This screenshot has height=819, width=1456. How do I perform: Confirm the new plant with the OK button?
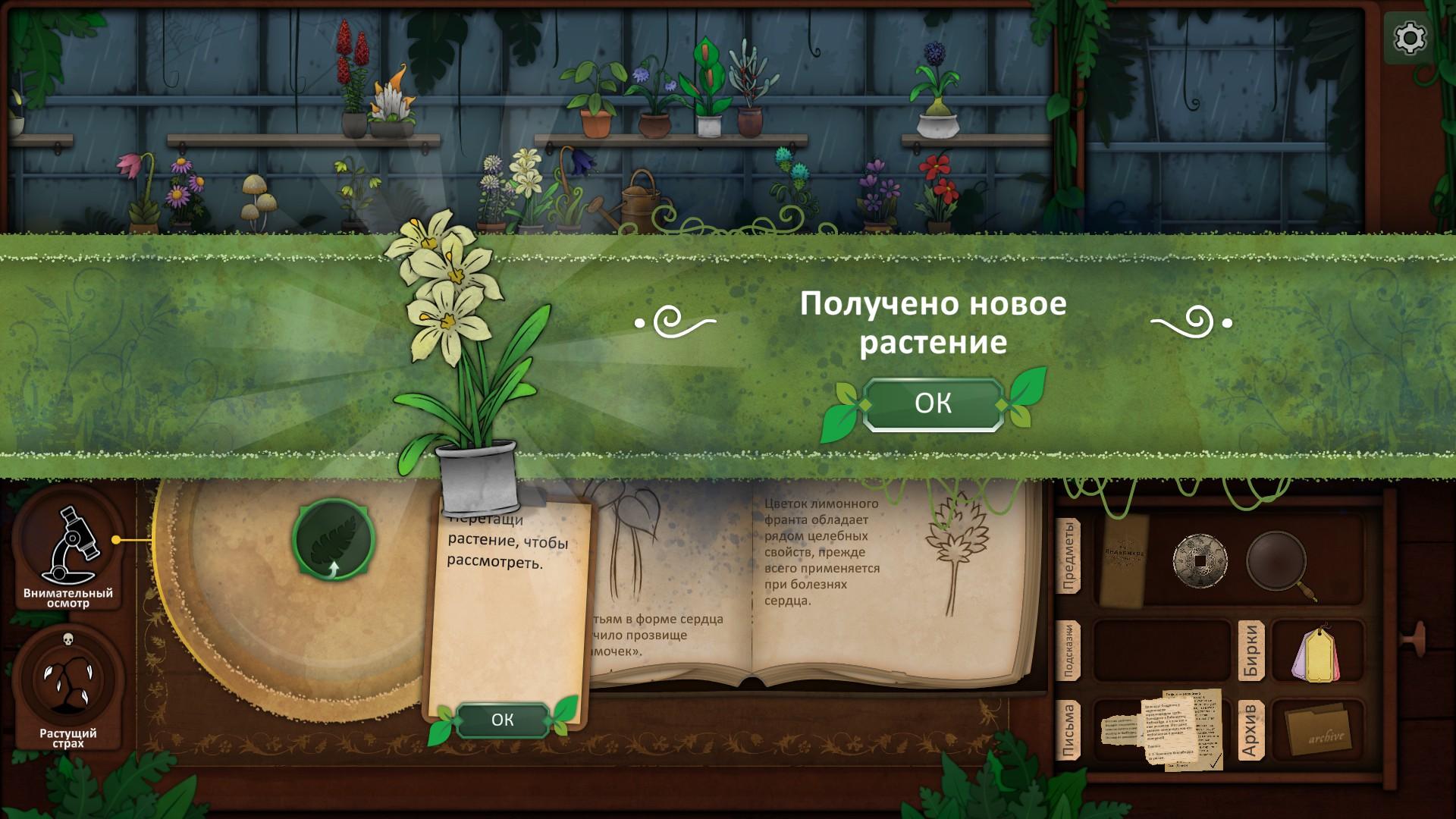(934, 404)
